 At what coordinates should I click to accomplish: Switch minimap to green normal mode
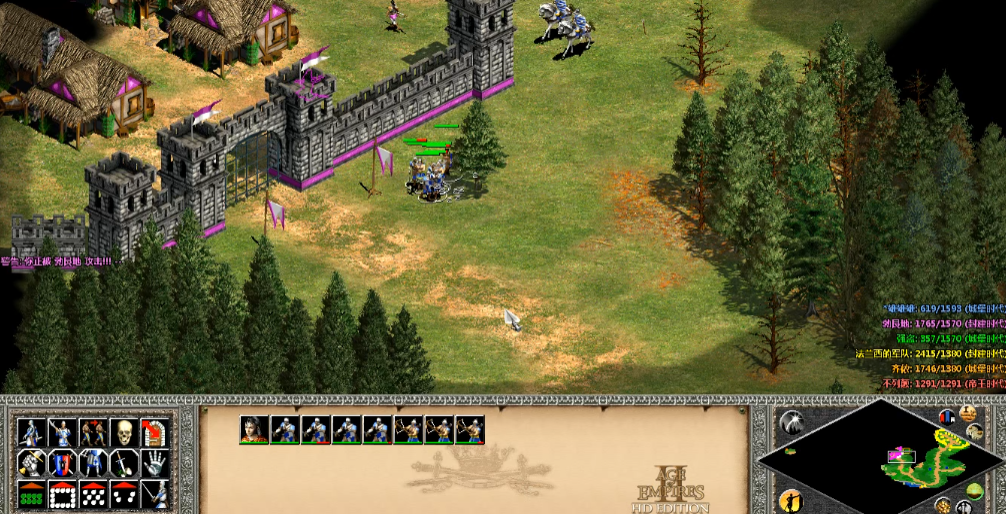click(x=975, y=490)
